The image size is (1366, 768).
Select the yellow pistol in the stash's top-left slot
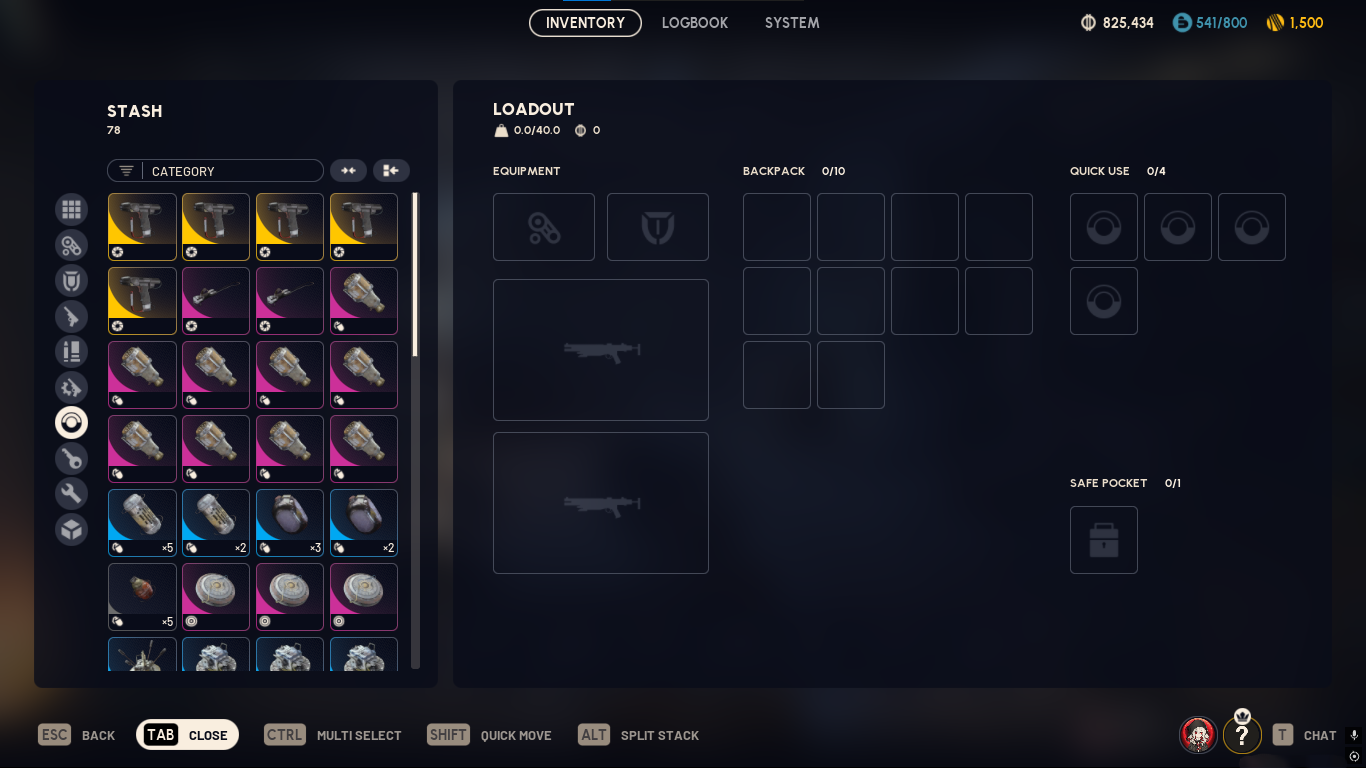(x=142, y=227)
